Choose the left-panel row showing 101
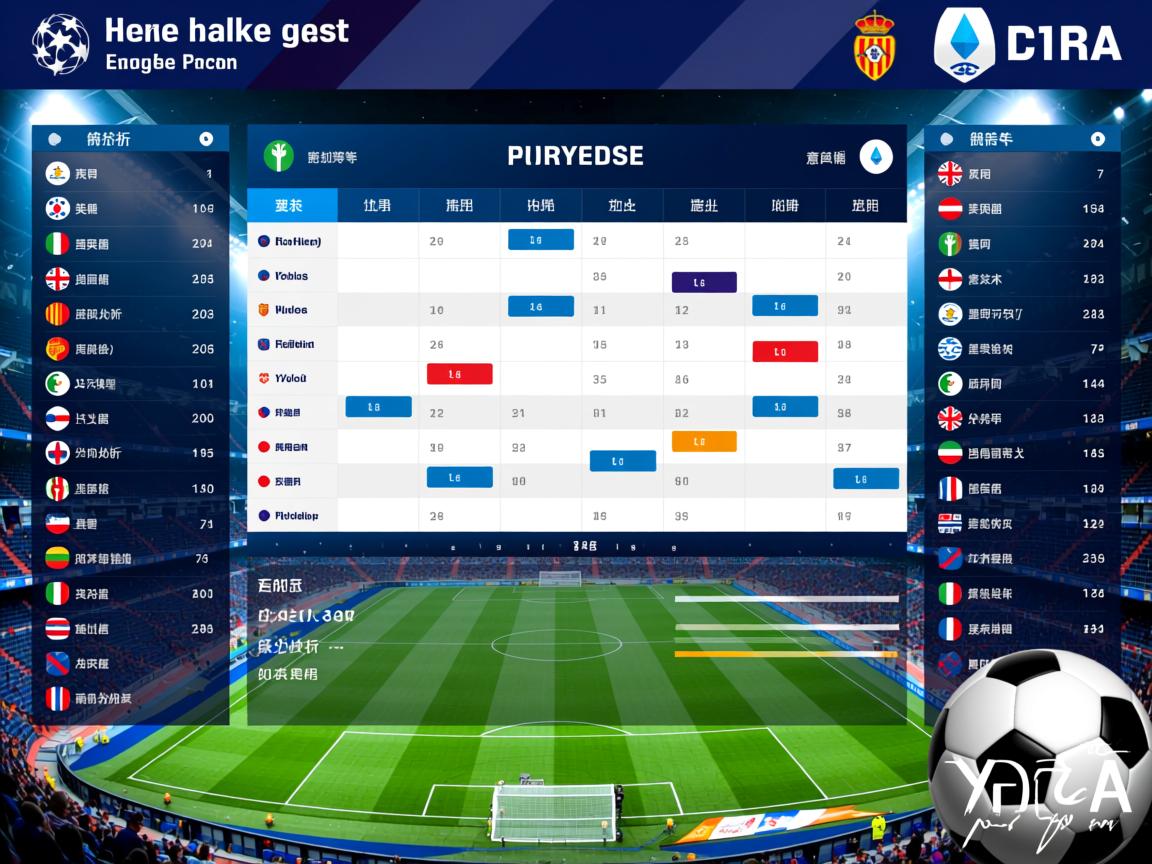1152x864 pixels. (130, 383)
